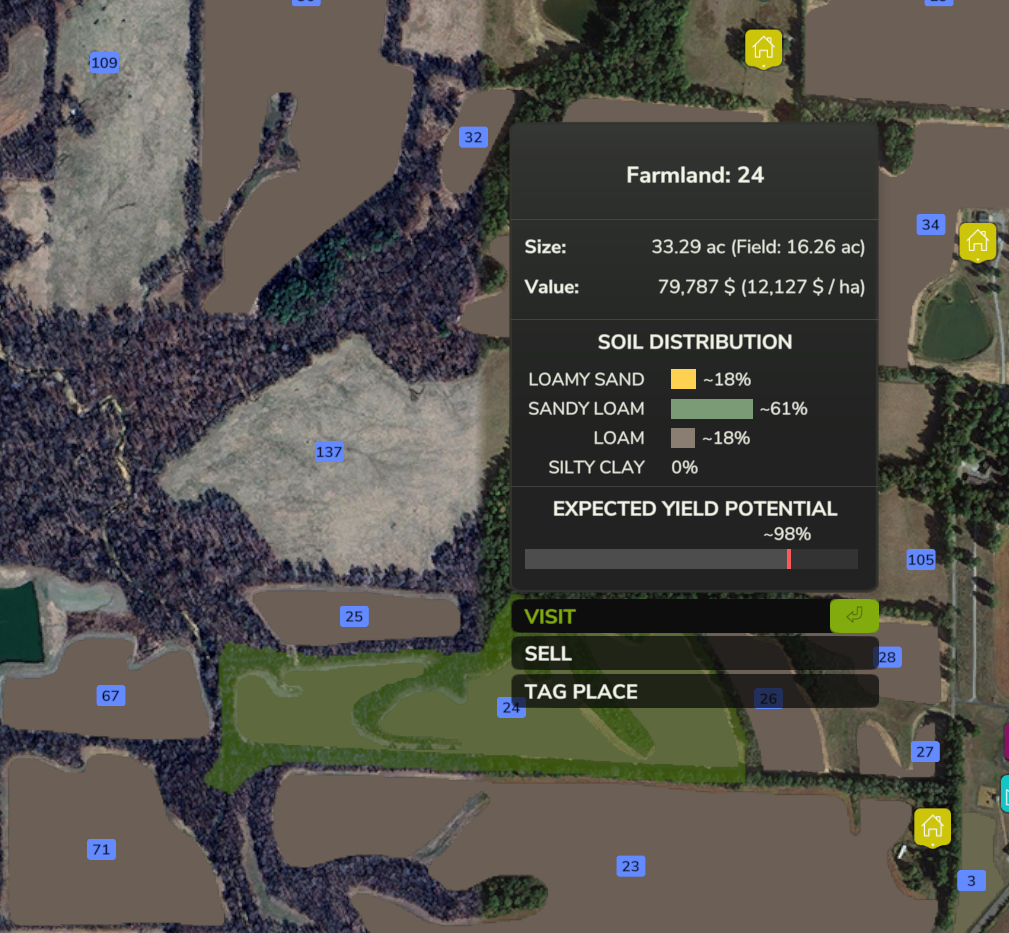Select the house marker beside field 34
The height and width of the screenshot is (933, 1009).
click(x=977, y=241)
